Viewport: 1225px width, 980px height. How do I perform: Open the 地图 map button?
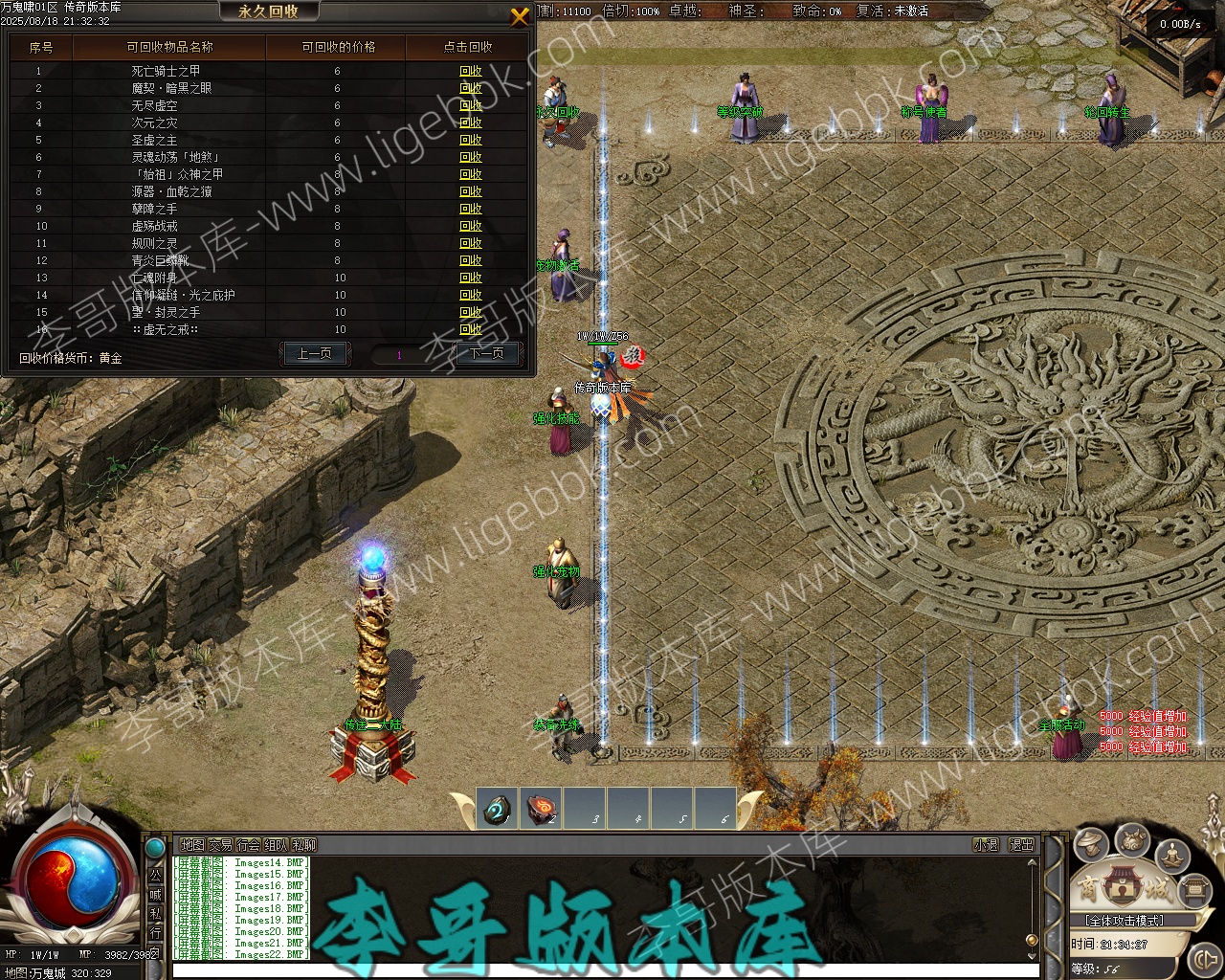[x=192, y=845]
